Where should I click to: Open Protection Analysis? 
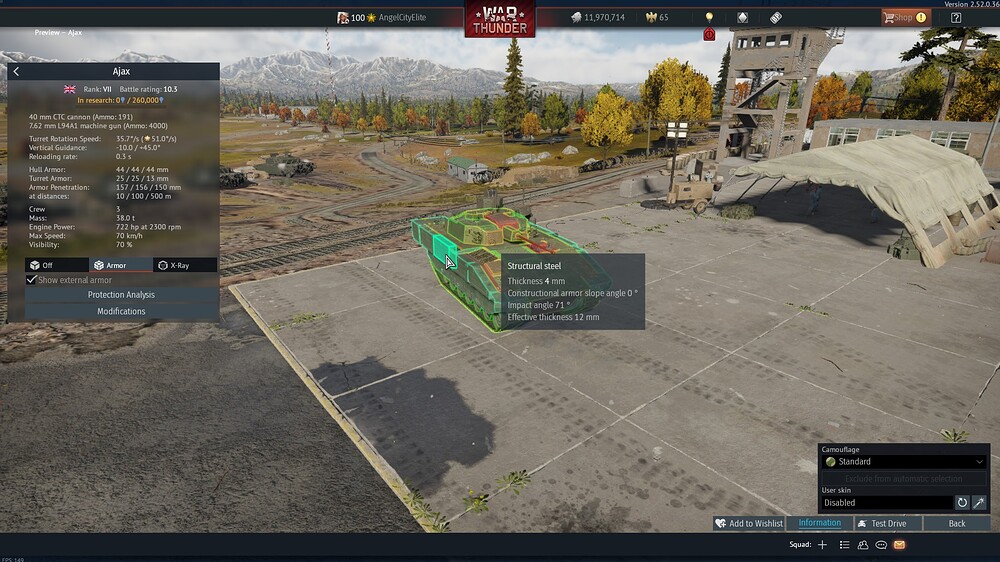pos(121,295)
